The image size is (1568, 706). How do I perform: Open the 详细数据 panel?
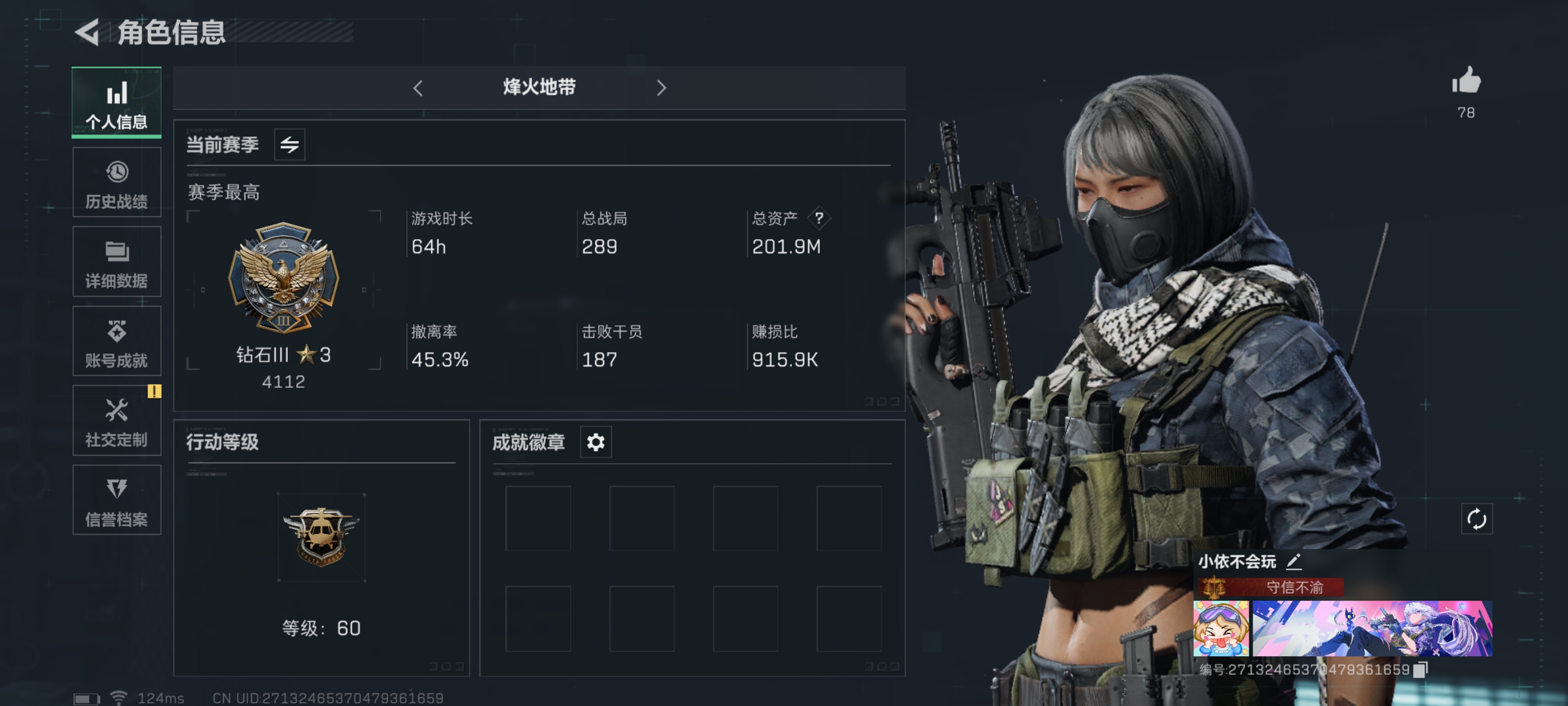pyautogui.click(x=116, y=262)
